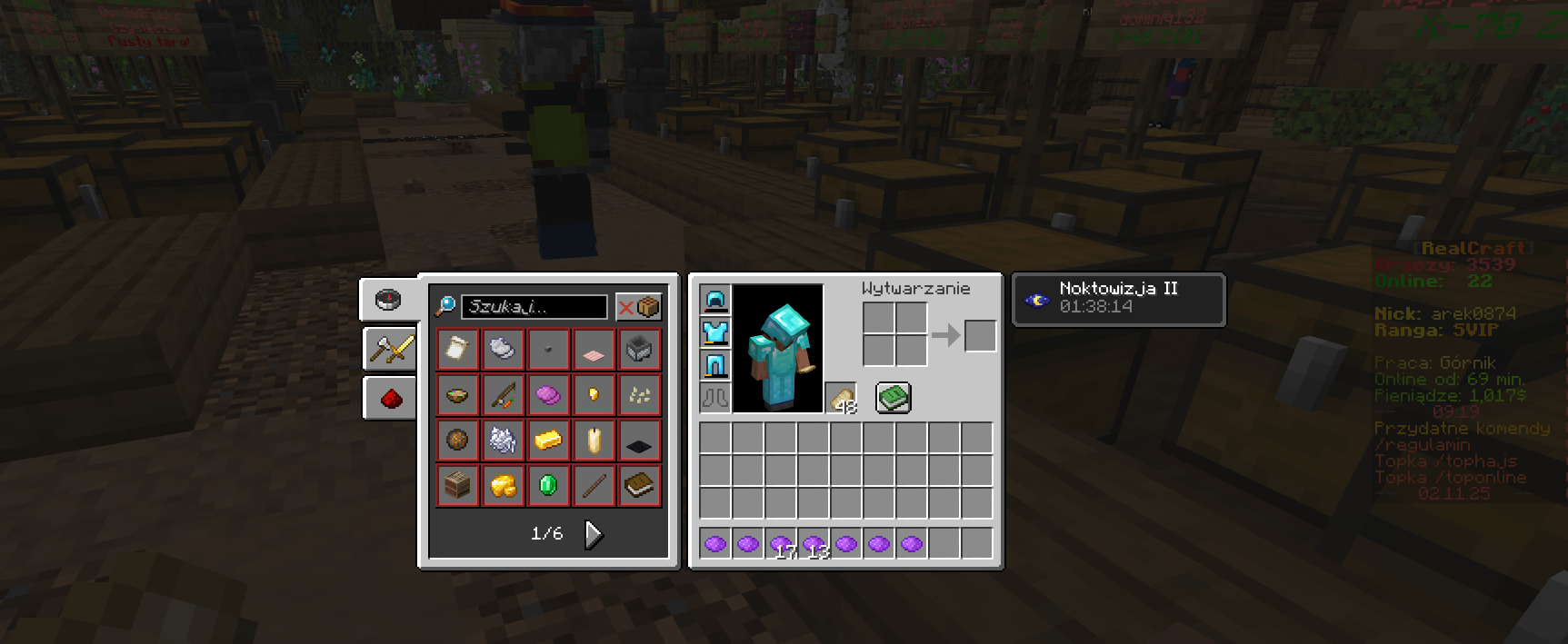Screen dimensions: 1568x644
Task: Select the paper recipe
Action: (x=457, y=349)
